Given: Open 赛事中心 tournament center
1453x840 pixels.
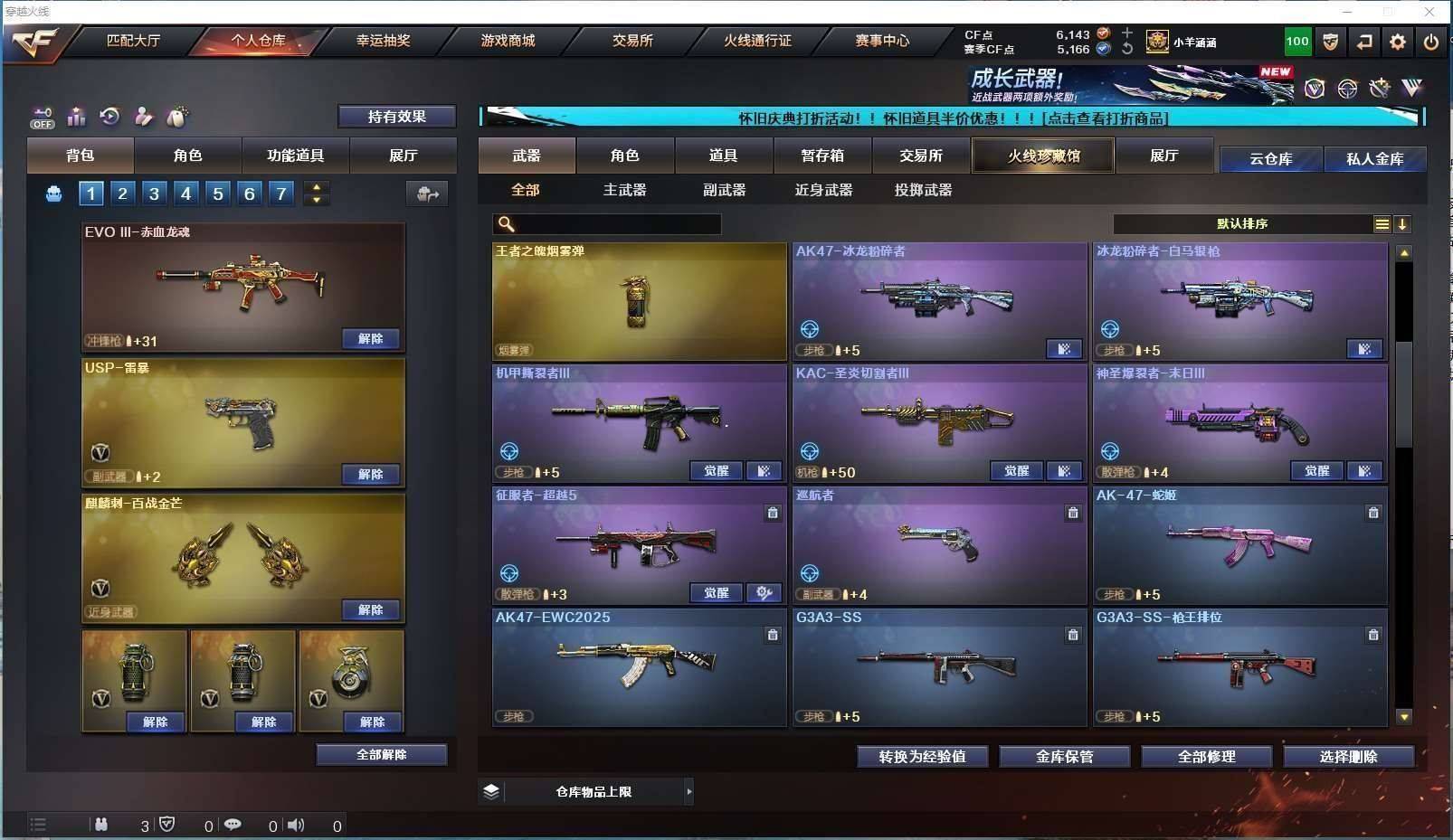Looking at the screenshot, I should 882,41.
